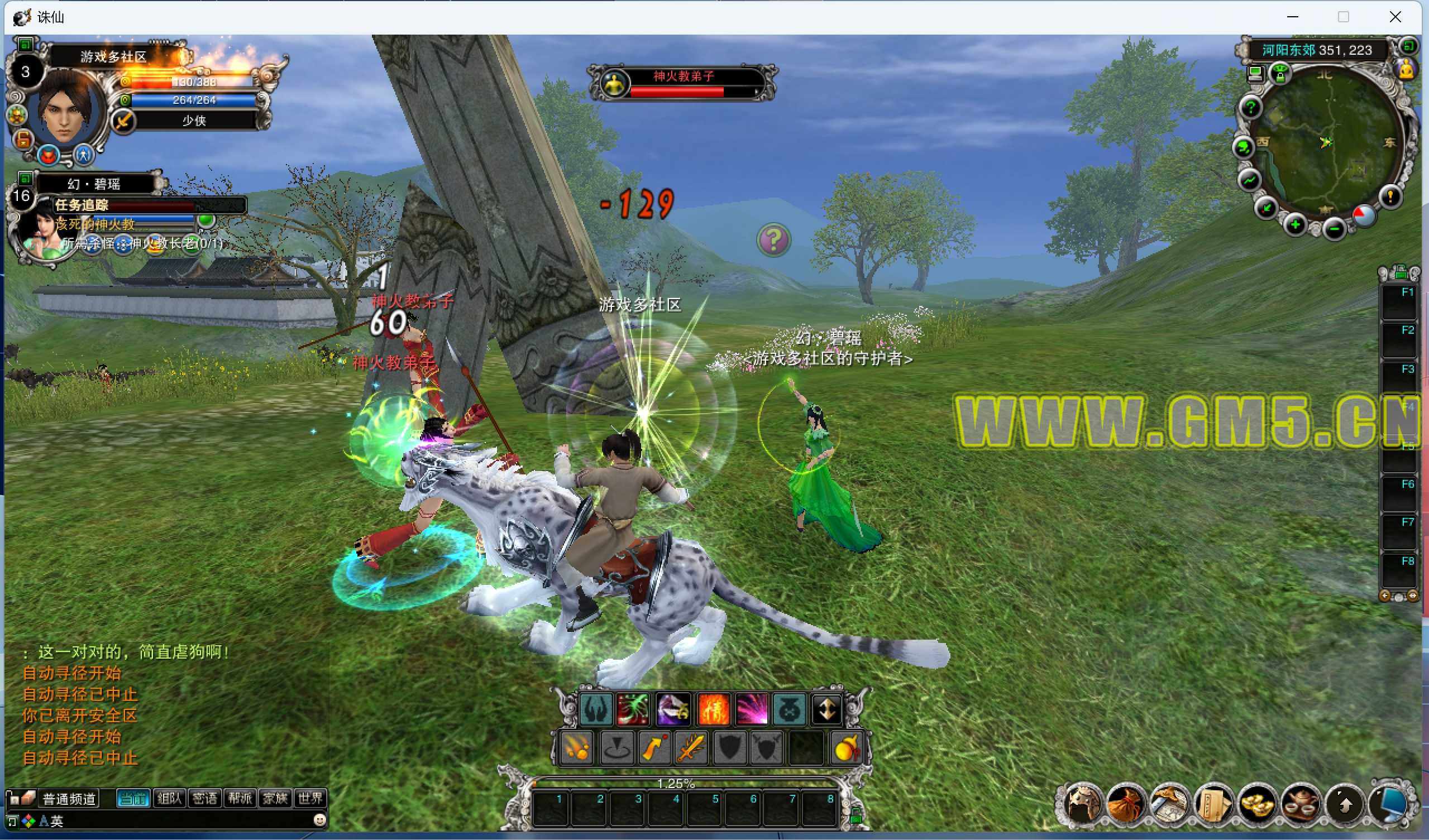This screenshot has height=840, width=1429.
Task: Close the 诛仙 game window
Action: 1395,17
